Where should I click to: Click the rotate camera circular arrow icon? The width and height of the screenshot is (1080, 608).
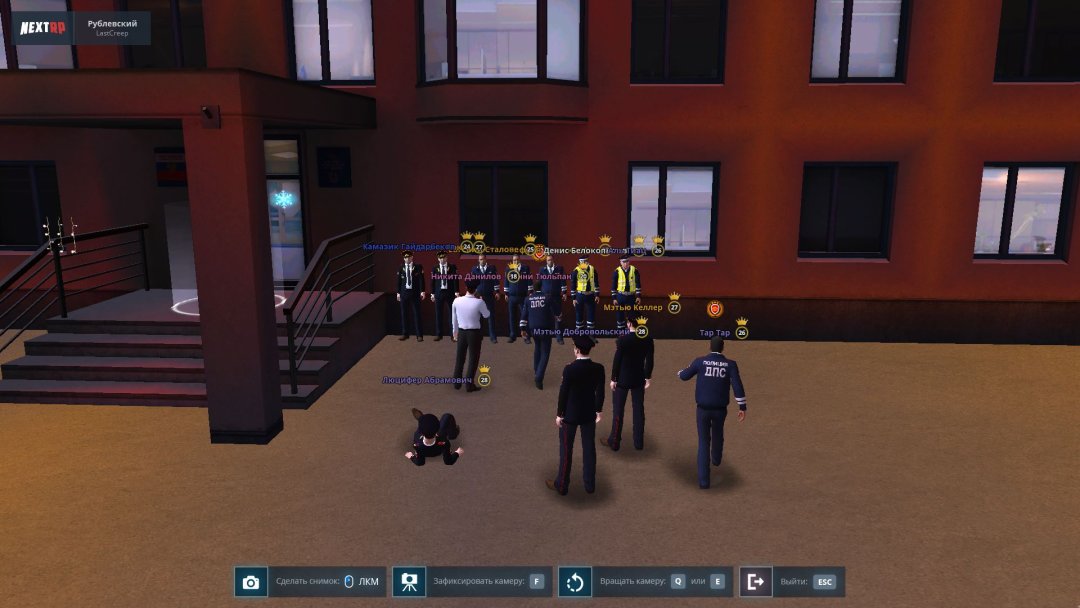[x=575, y=582]
